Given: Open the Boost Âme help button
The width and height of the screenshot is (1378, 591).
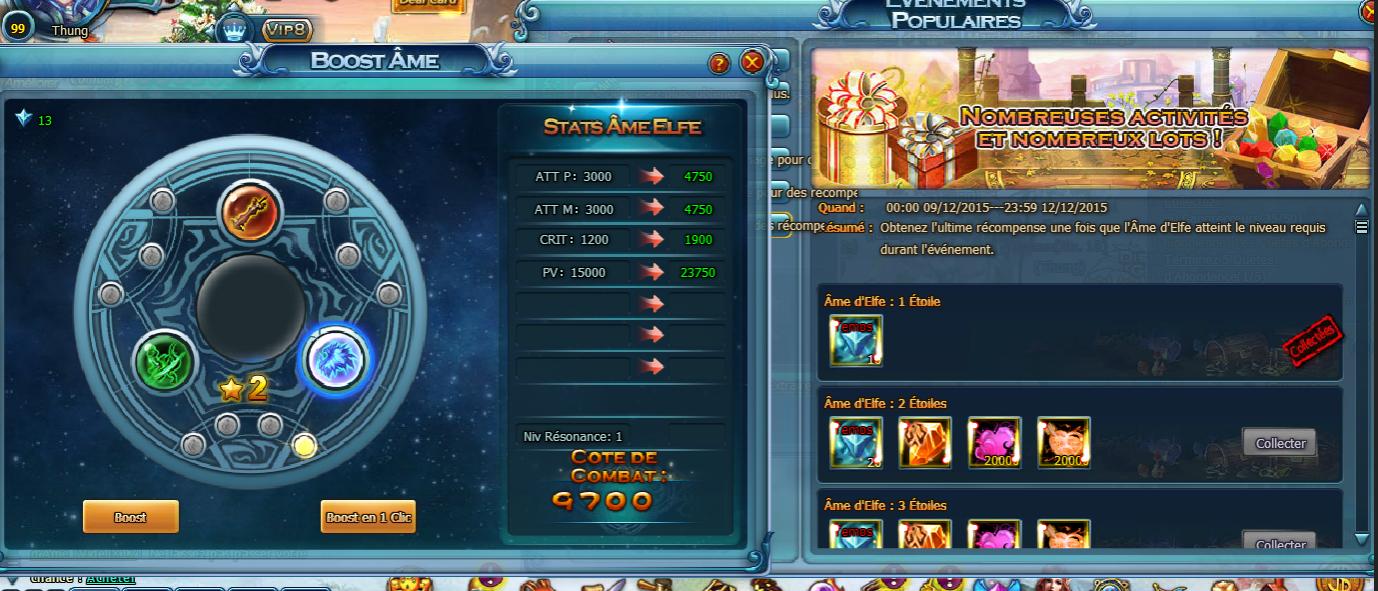Looking at the screenshot, I should click(x=719, y=64).
